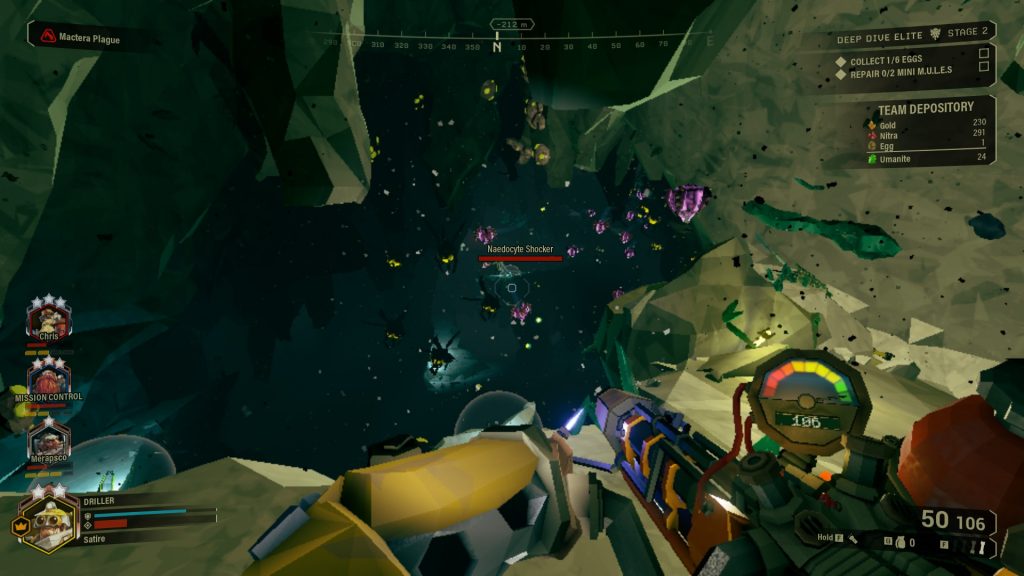Screen dimensions: 1024x576
Task: Choose teammate Merapsco's portrait
Action: click(x=48, y=440)
